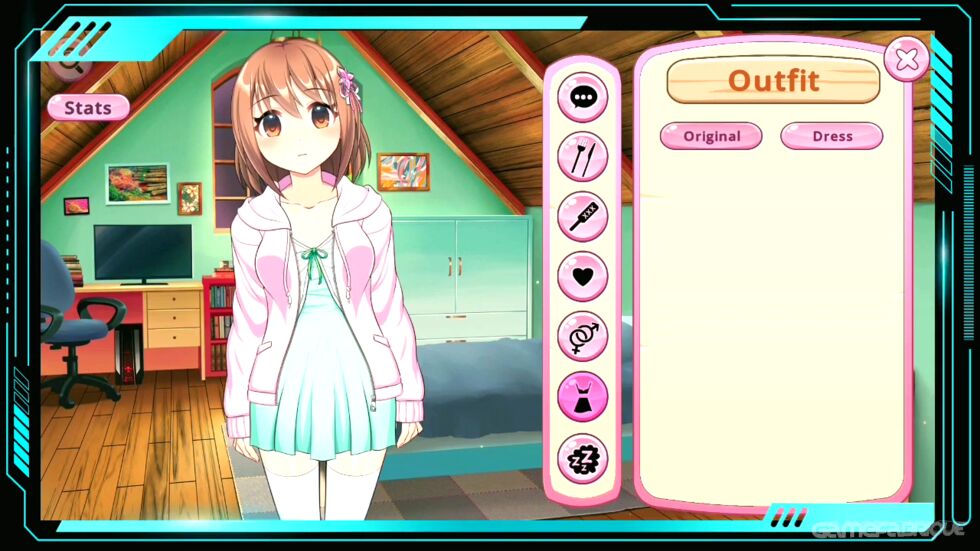Click the gender symbols icon
The width and height of the screenshot is (980, 551).
tap(582, 336)
